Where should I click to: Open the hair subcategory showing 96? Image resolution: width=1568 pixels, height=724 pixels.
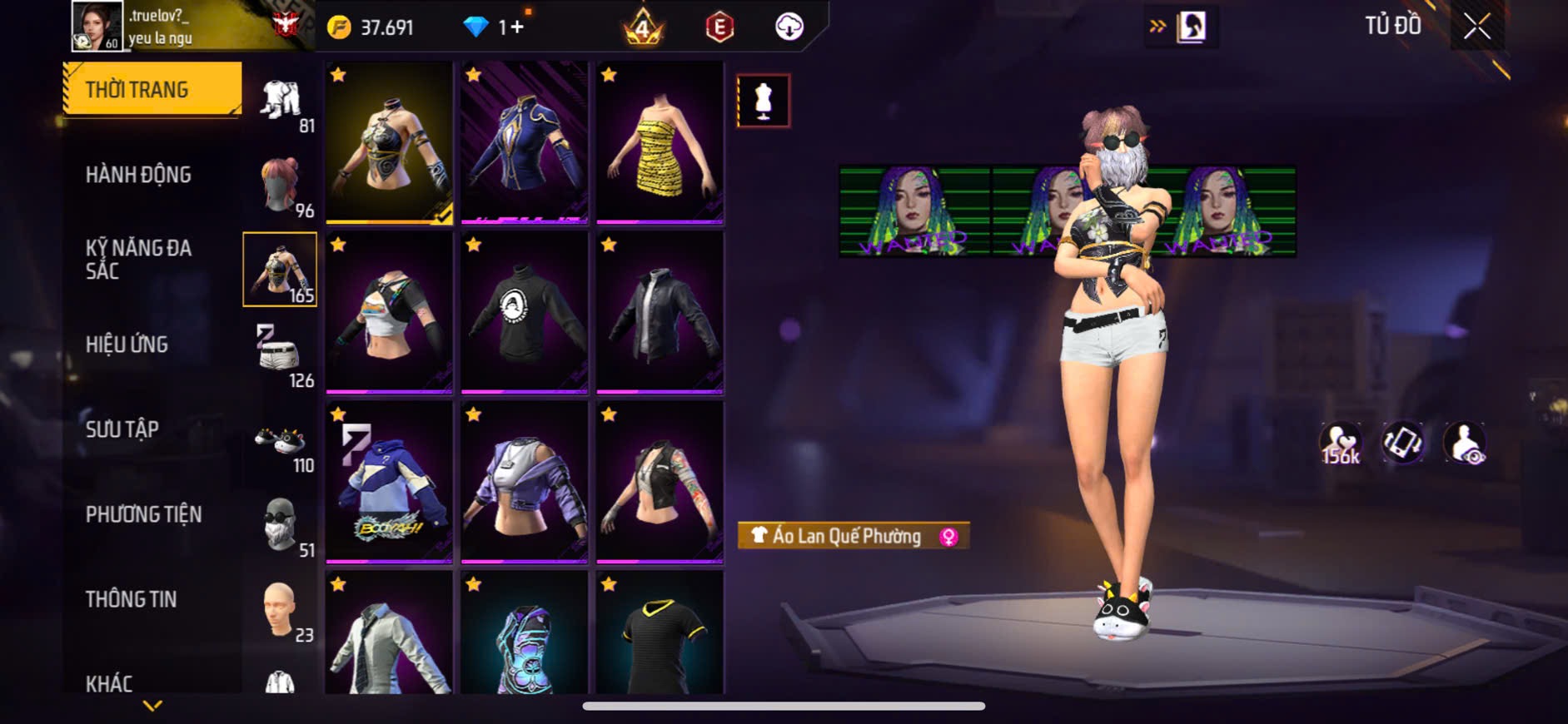[280, 186]
